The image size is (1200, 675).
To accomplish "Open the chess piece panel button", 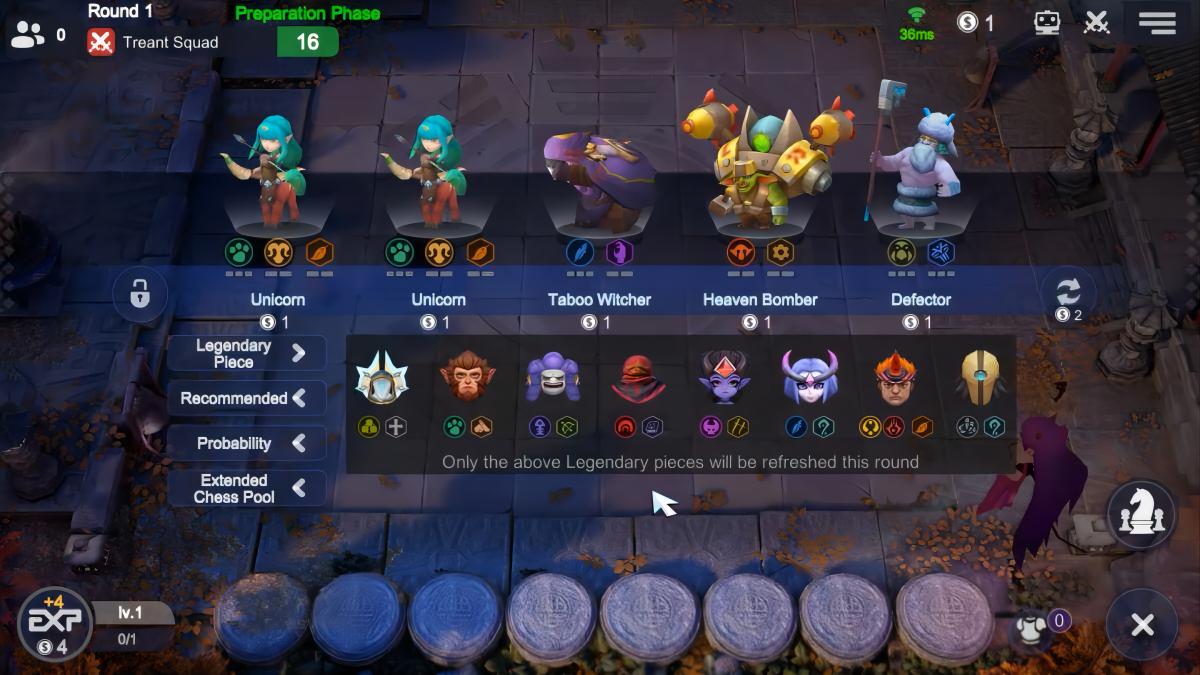I will pyautogui.click(x=1141, y=515).
